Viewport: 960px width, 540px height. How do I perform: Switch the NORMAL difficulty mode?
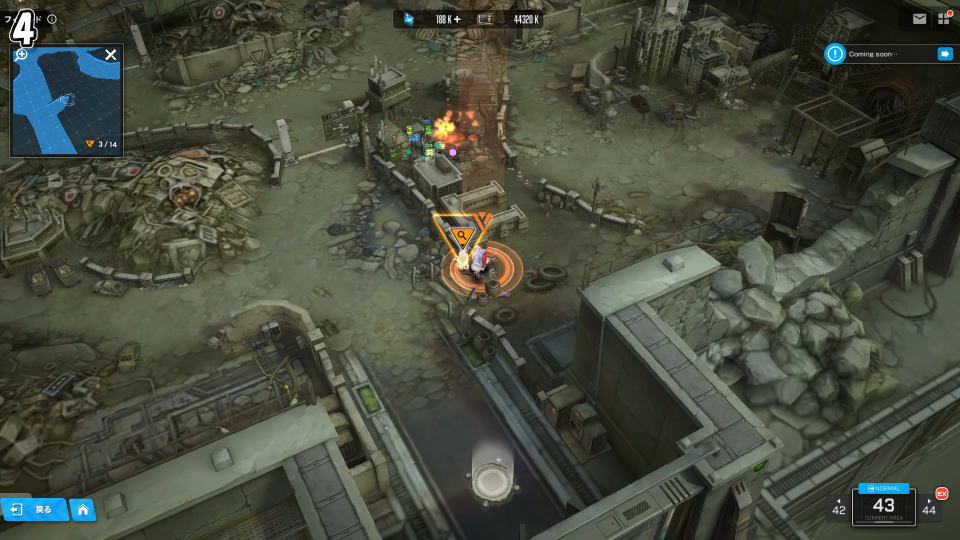coord(884,488)
